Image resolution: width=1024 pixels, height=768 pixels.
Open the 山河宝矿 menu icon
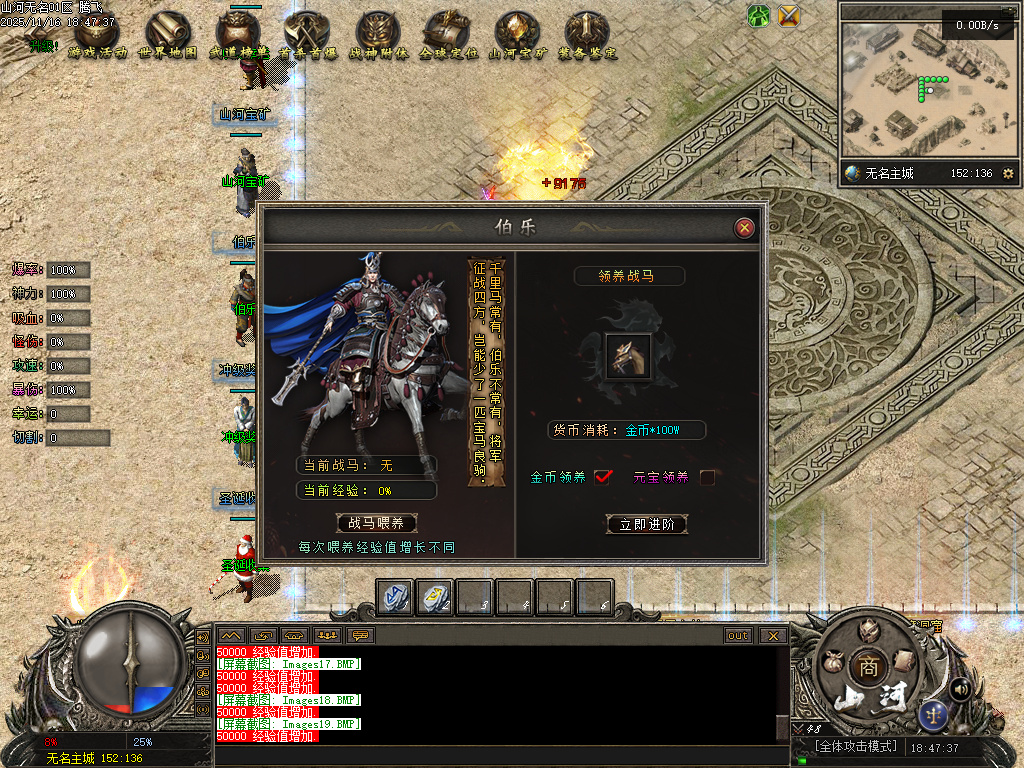[x=517, y=33]
